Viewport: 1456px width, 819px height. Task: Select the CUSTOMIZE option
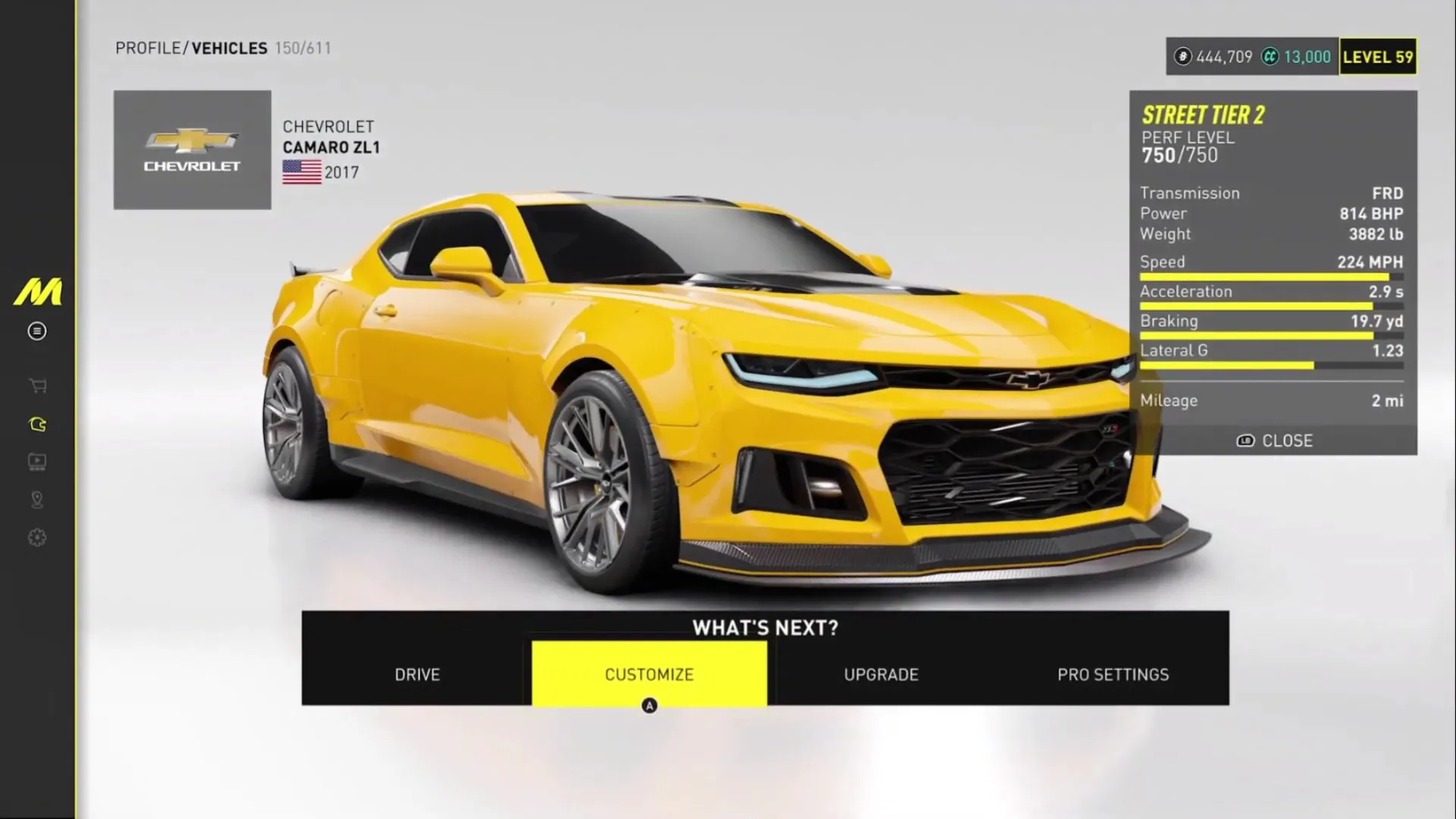[x=649, y=674]
